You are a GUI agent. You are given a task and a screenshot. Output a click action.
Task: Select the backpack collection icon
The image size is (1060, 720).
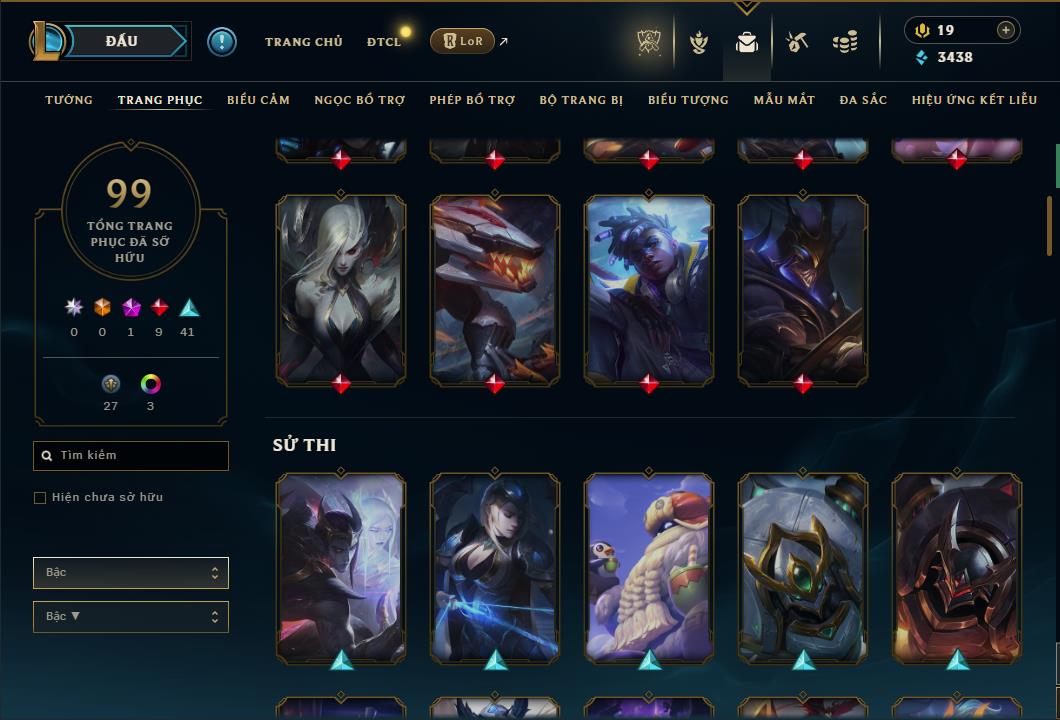coord(746,42)
